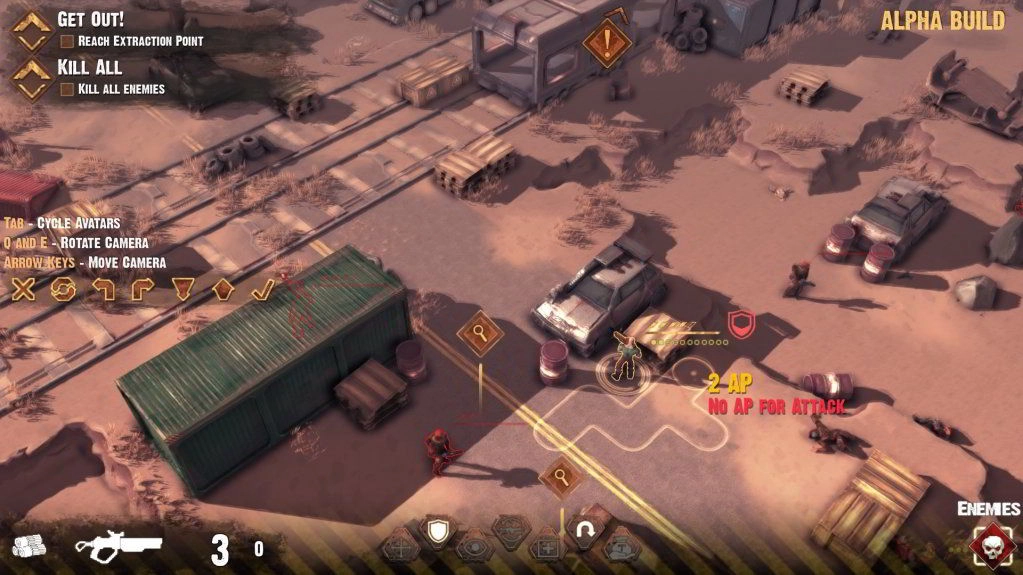The height and width of the screenshot is (575, 1023).
Task: Expand the Get Out! objective
Action: point(31,30)
